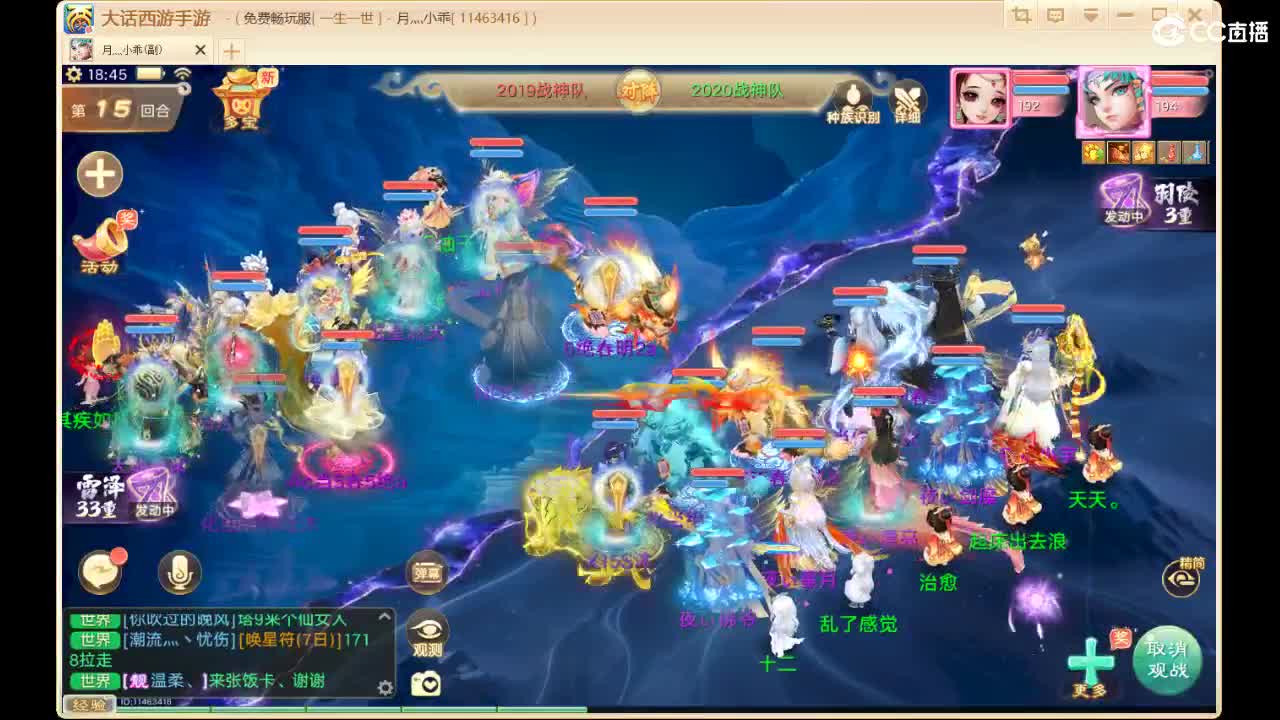Toggle the 弹幕 bullet comments button

click(428, 573)
